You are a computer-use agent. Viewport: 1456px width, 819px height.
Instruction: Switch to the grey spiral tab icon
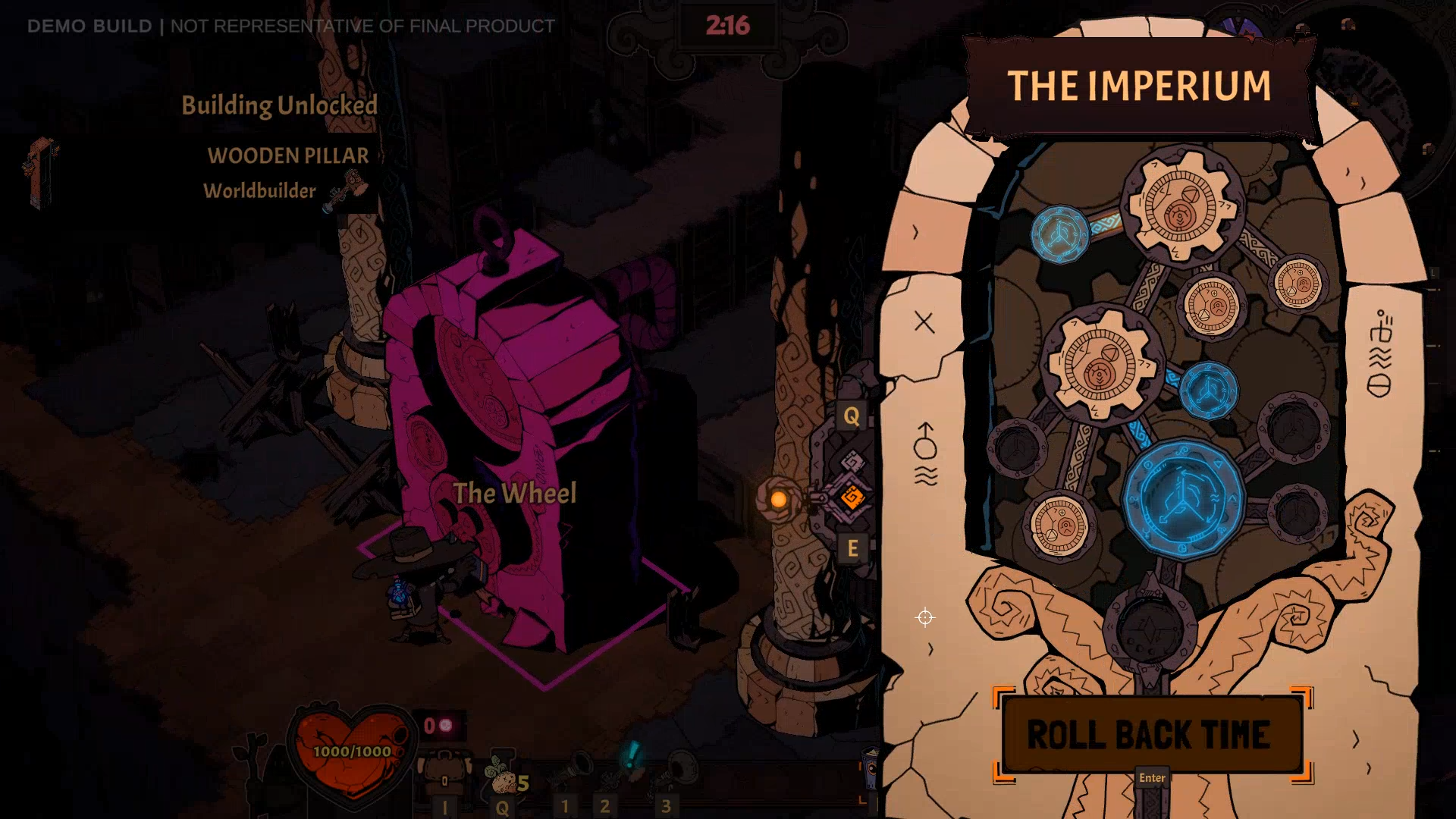click(x=852, y=461)
